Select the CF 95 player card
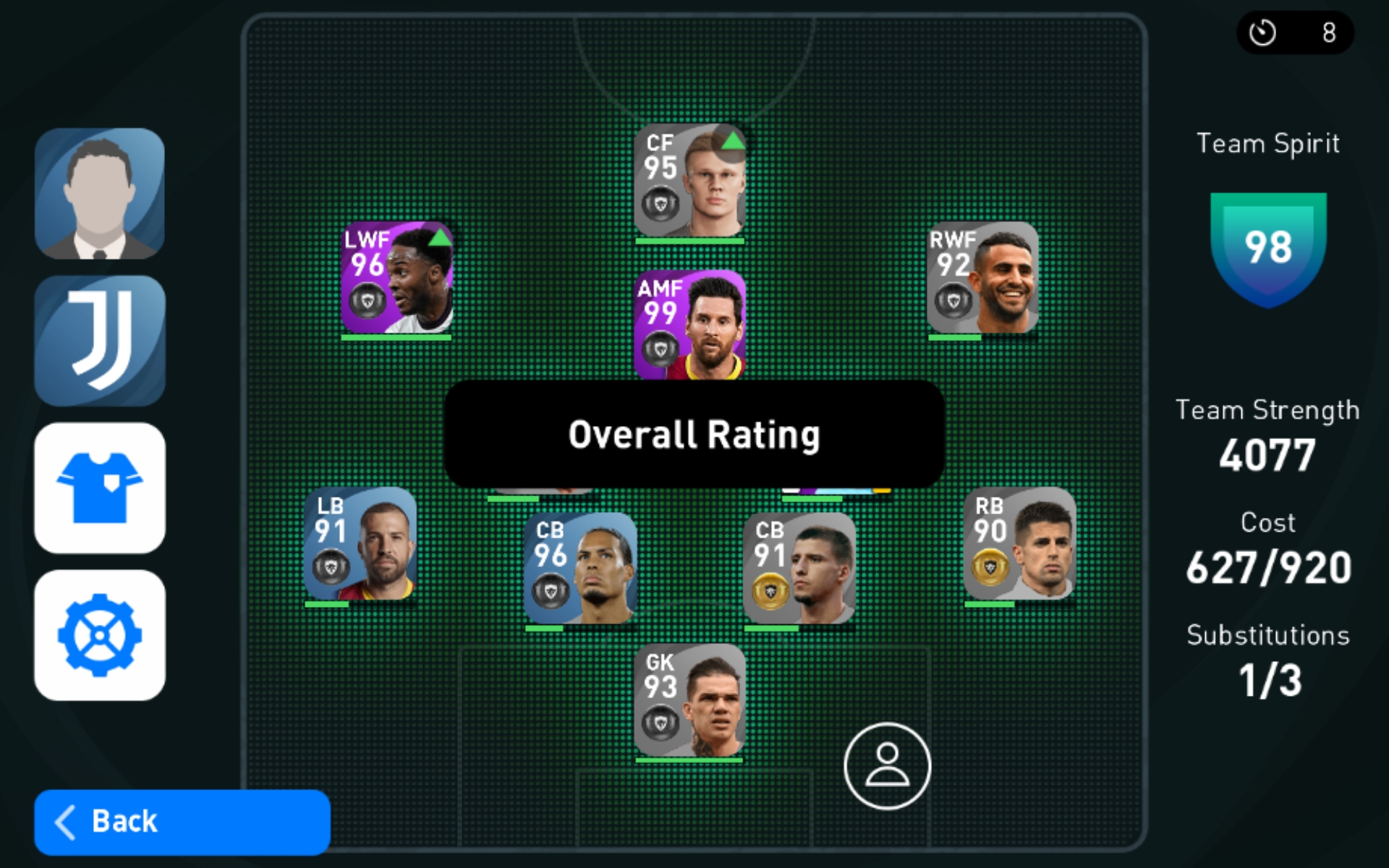This screenshot has width=1389, height=868. (x=689, y=181)
